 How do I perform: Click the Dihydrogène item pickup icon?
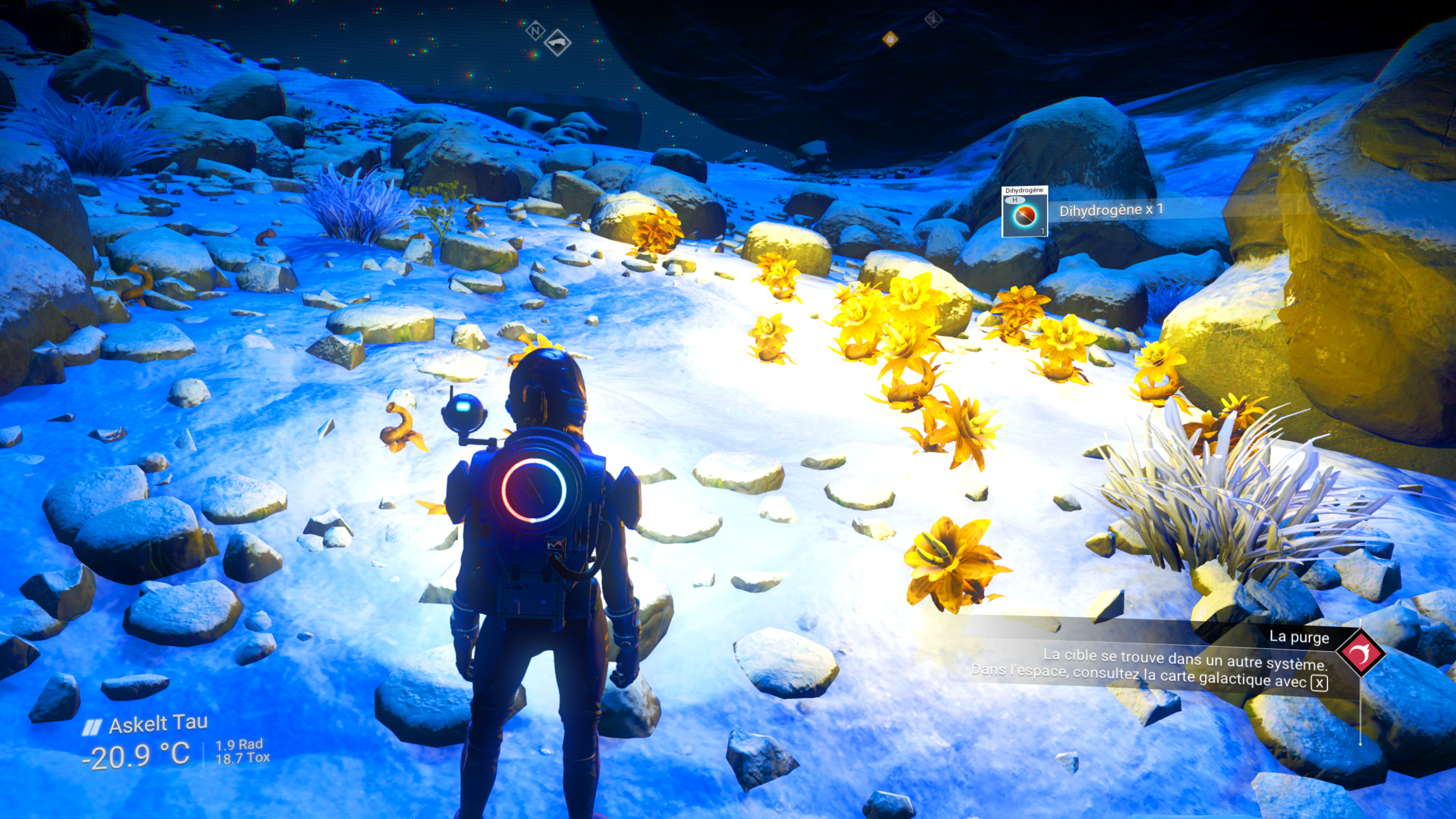point(1024,212)
